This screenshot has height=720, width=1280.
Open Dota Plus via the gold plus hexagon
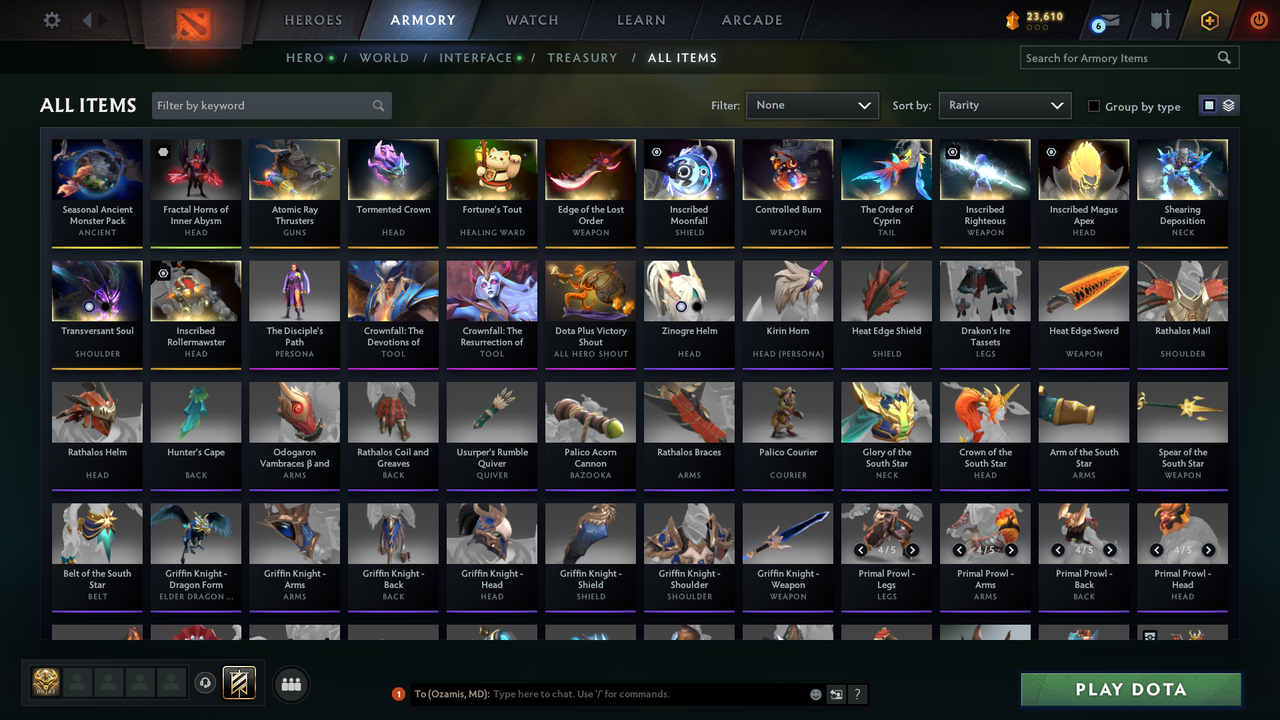[x=1209, y=18]
